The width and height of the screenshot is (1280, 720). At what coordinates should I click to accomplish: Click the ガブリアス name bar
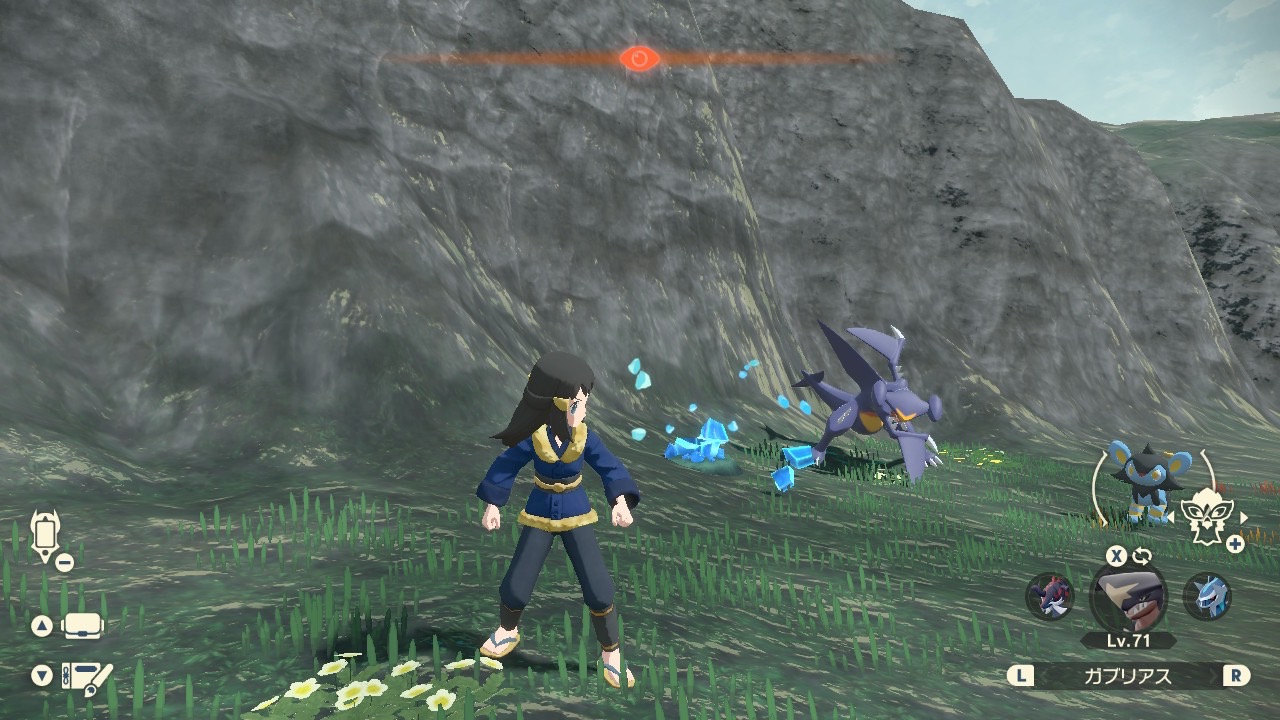tap(1128, 675)
